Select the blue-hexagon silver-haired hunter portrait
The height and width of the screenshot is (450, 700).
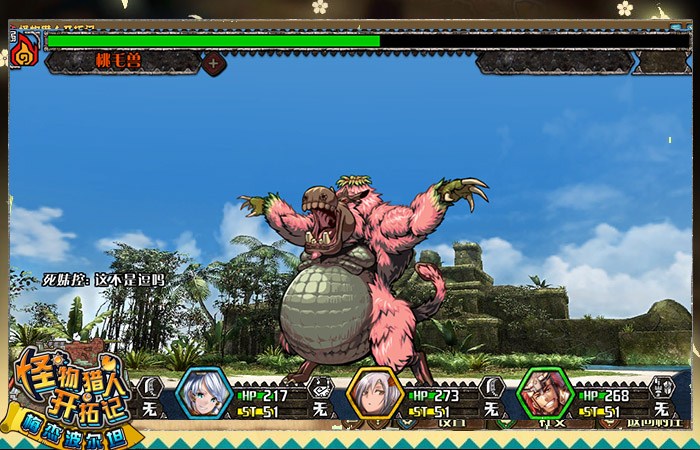tap(204, 394)
